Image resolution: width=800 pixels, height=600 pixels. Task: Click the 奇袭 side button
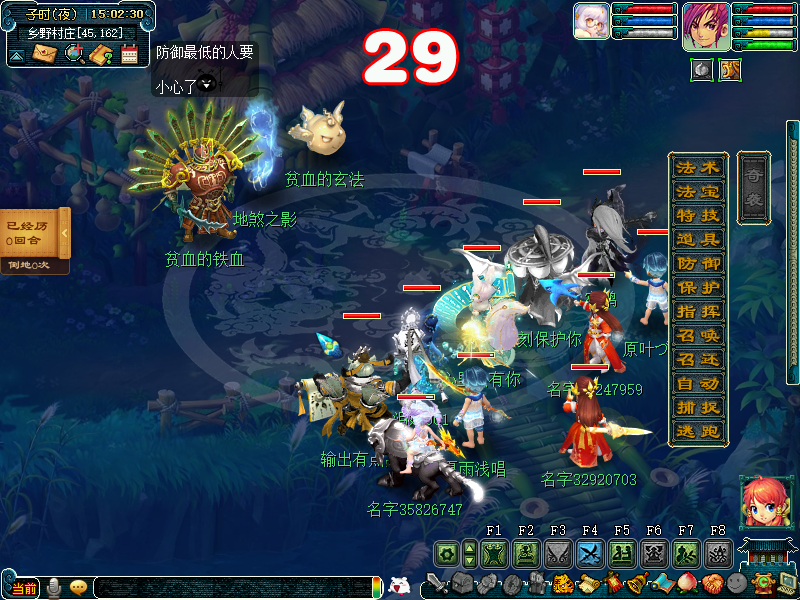753,186
